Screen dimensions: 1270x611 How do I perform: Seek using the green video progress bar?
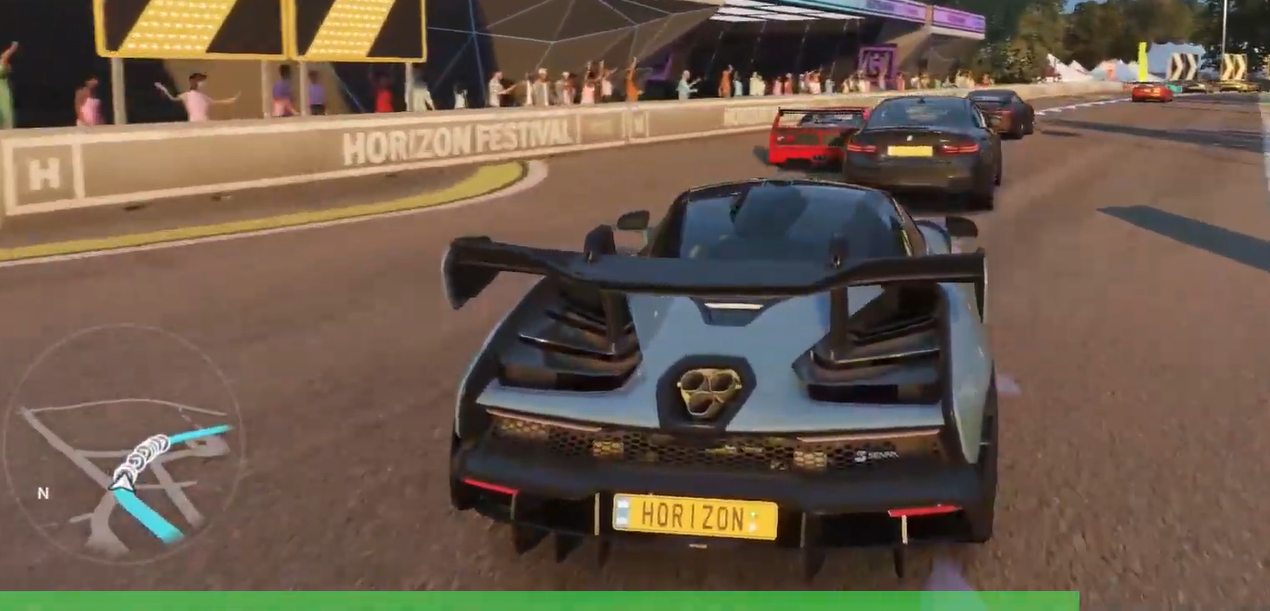coord(540,601)
